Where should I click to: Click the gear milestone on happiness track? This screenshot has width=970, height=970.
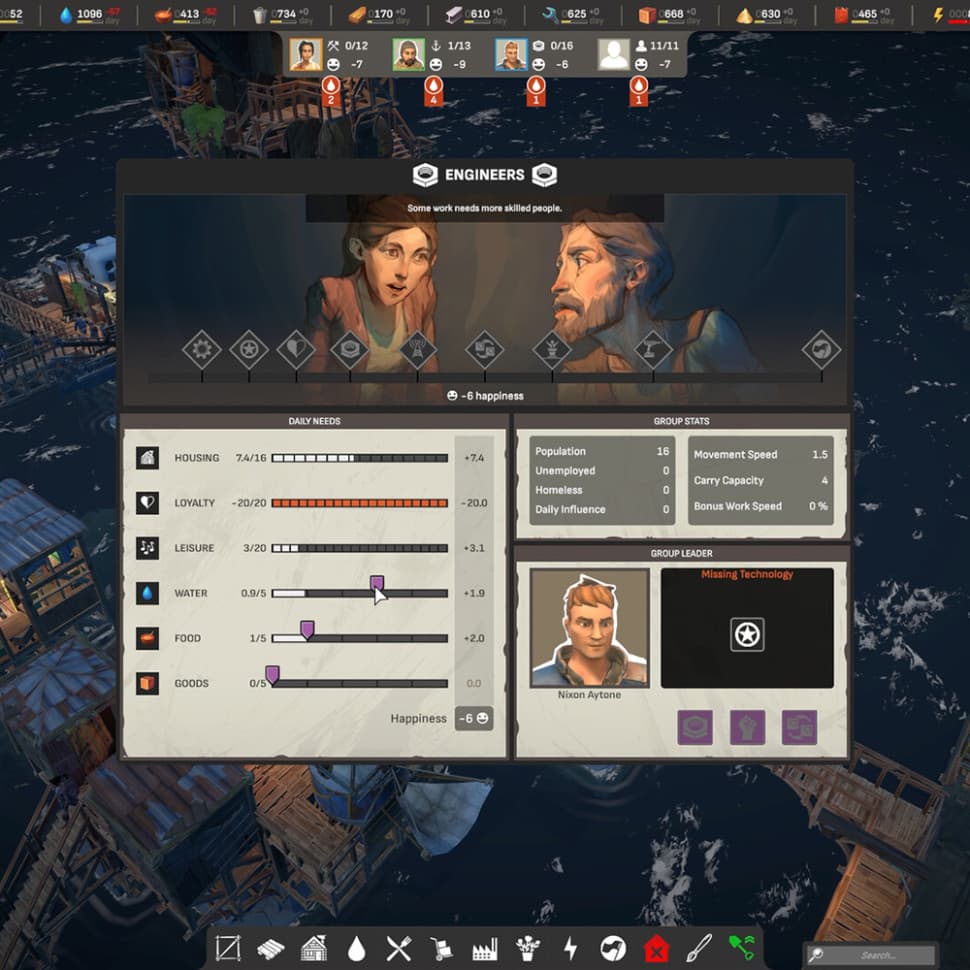(x=201, y=350)
